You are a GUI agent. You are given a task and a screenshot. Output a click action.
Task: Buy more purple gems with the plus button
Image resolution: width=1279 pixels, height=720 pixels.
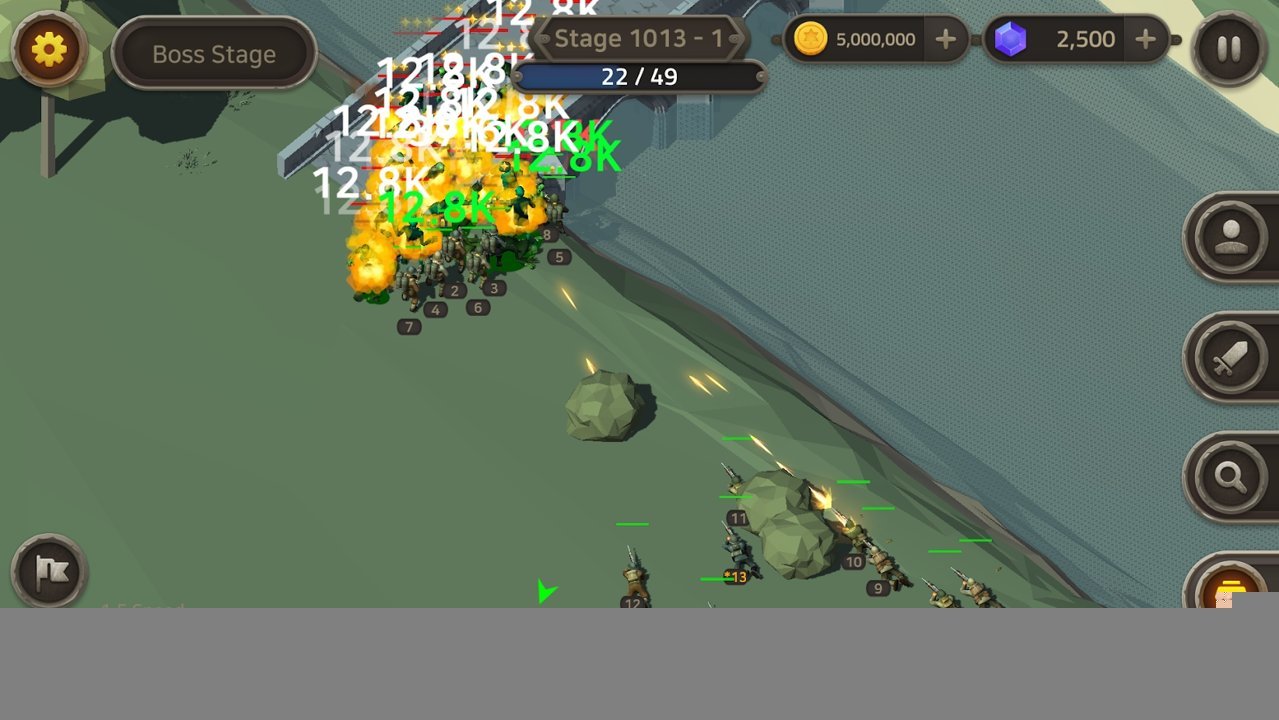click(1146, 40)
